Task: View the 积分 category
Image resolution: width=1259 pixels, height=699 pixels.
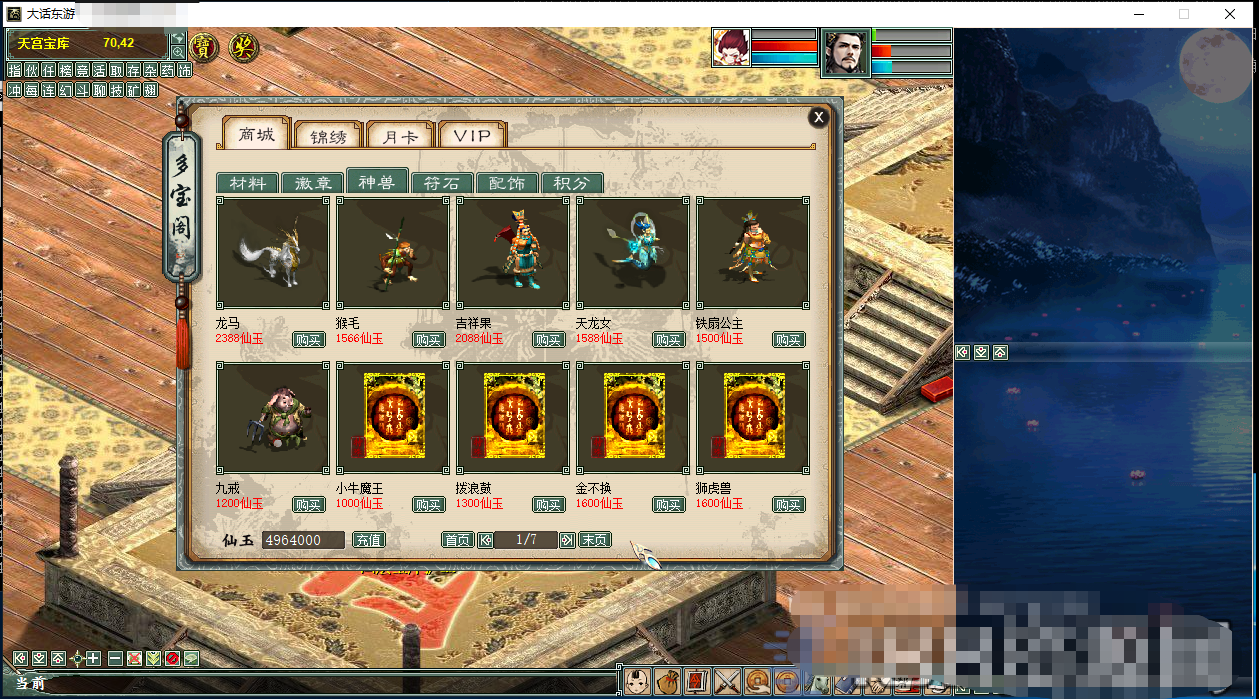Action: (x=572, y=183)
